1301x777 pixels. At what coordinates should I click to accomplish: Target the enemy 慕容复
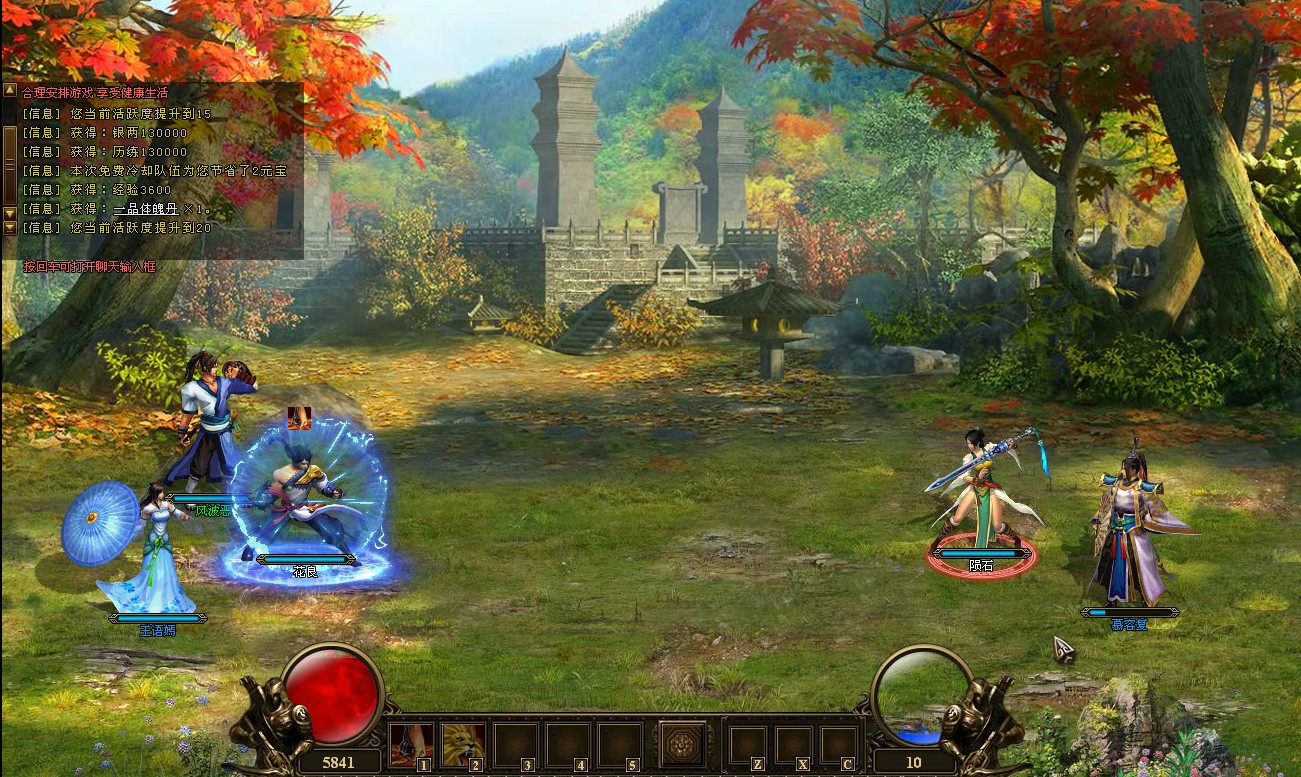(x=1128, y=540)
